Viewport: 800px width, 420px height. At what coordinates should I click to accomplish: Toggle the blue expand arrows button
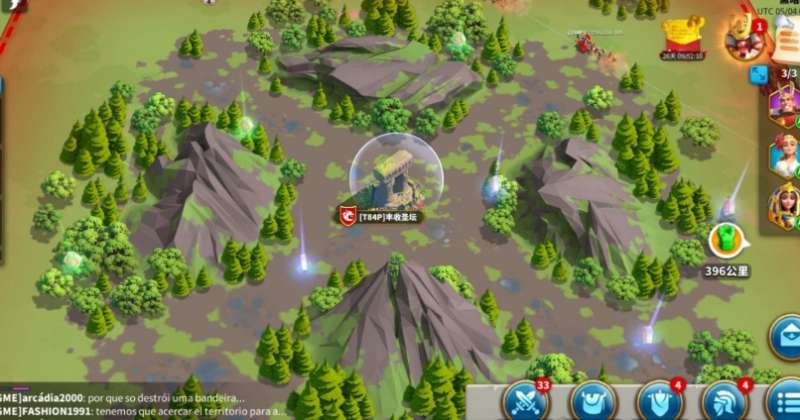coord(759,74)
